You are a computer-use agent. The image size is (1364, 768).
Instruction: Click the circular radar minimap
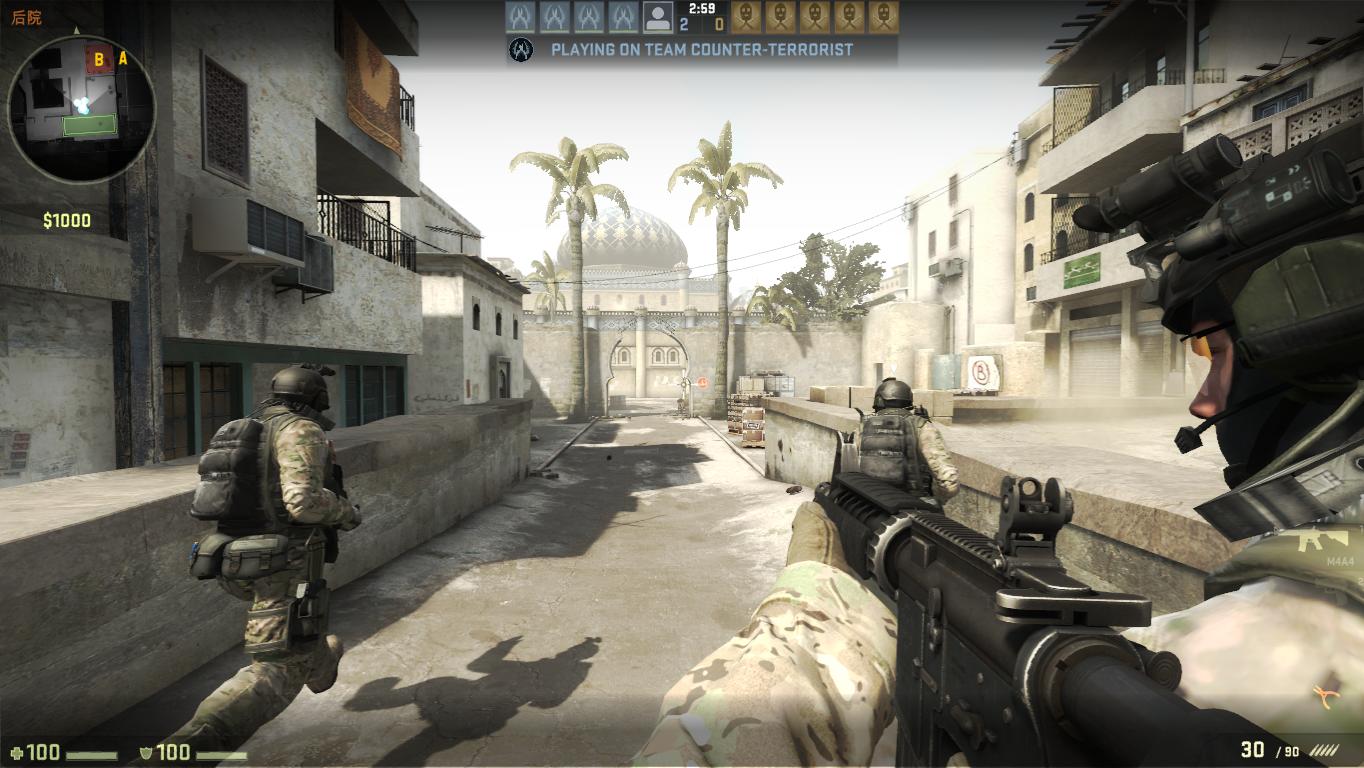pyautogui.click(x=81, y=110)
